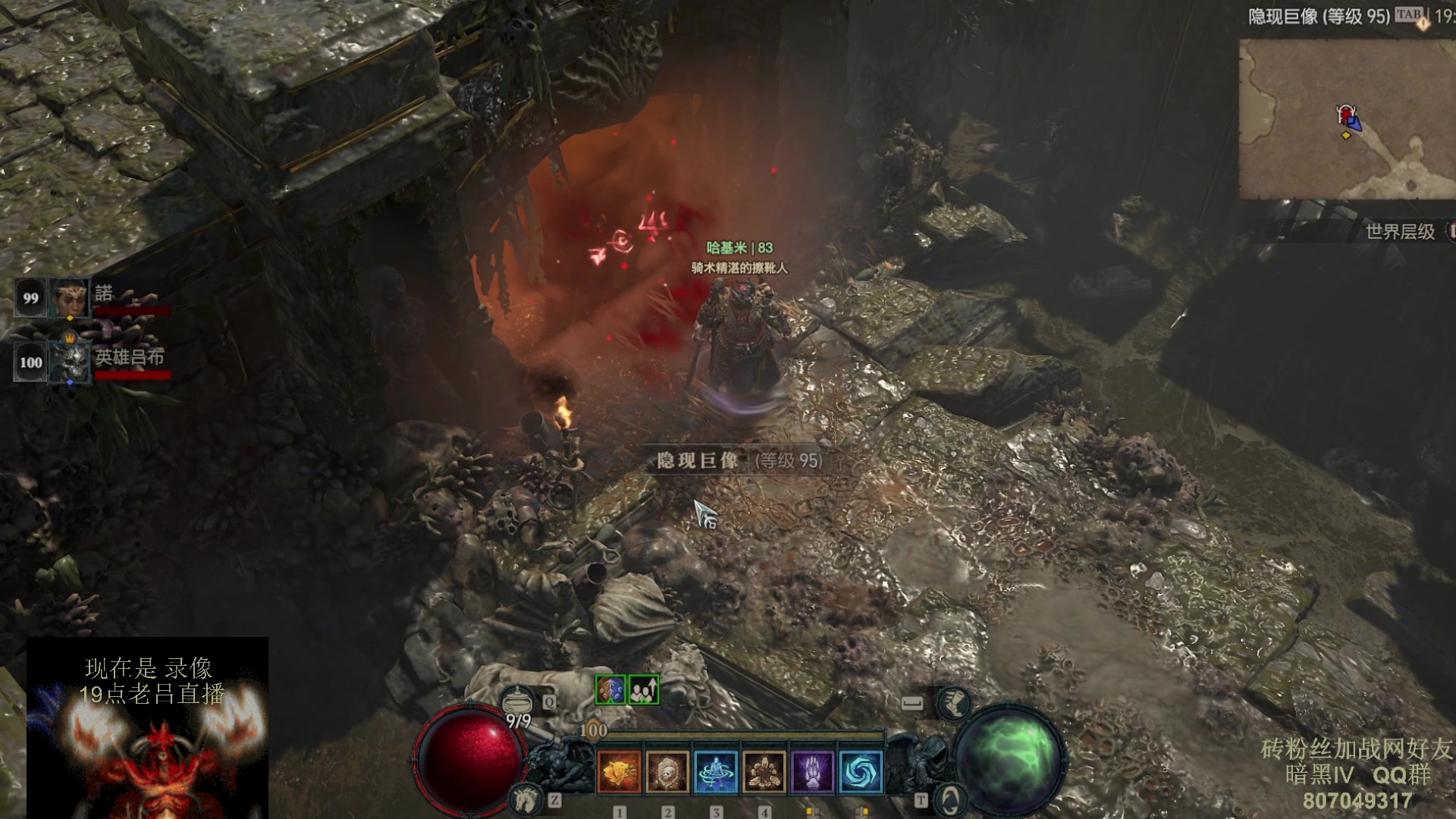Click the 隐现巨像 zone name header
This screenshot has height=819, width=1456.
click(1318, 16)
